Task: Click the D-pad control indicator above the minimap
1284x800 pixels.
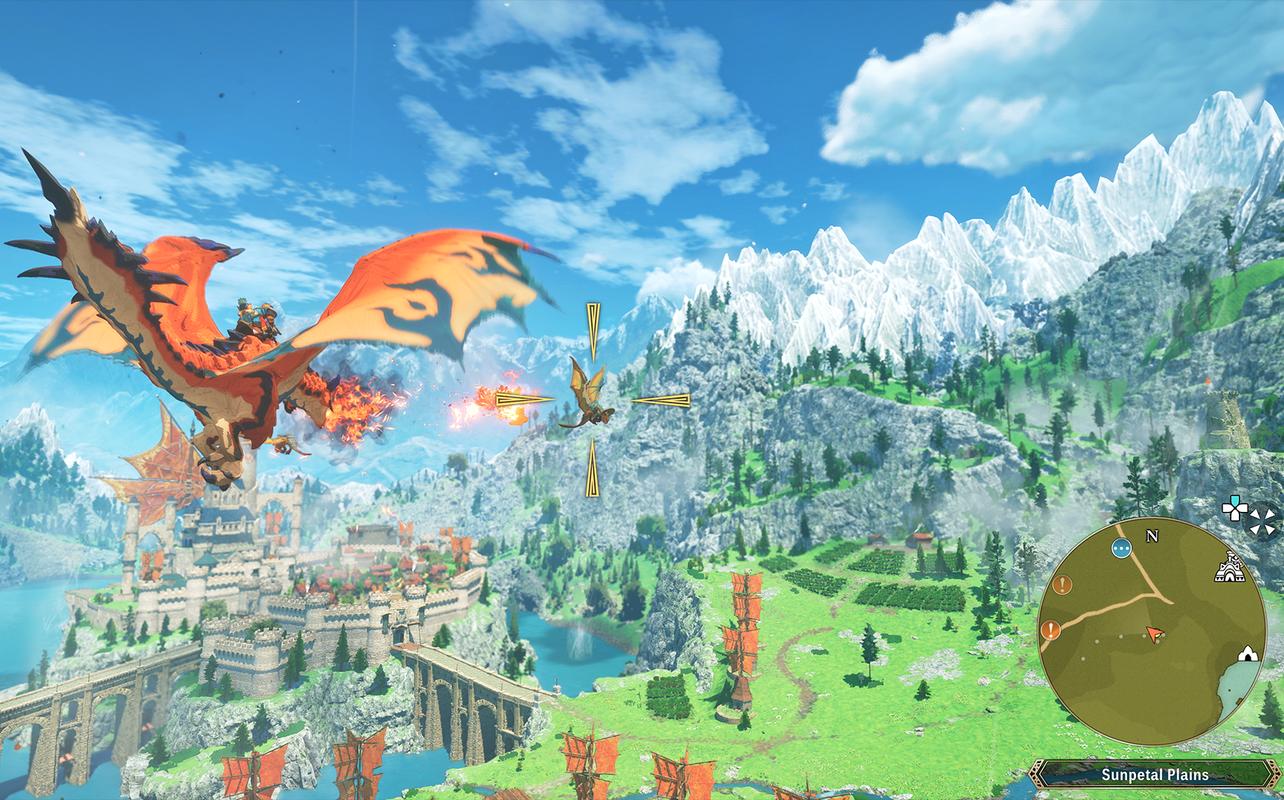Action: point(1233,510)
